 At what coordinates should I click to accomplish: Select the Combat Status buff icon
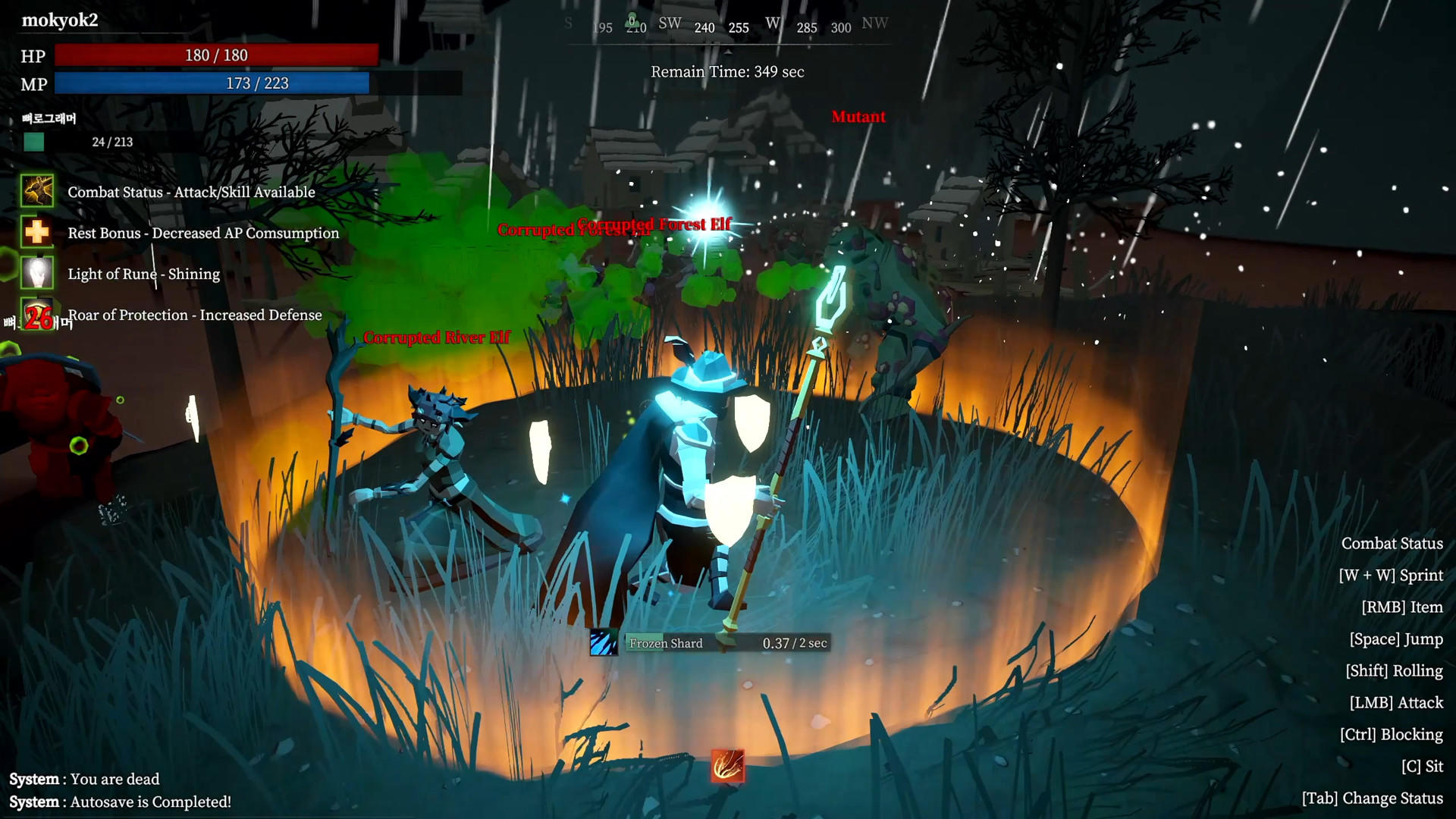pos(37,191)
